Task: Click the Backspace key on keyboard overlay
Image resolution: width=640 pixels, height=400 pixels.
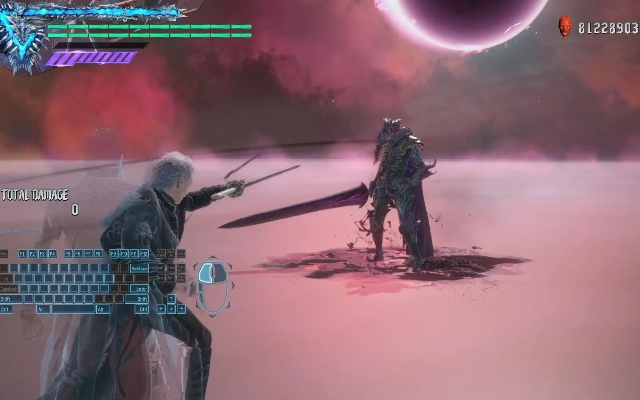Action: coord(139,268)
